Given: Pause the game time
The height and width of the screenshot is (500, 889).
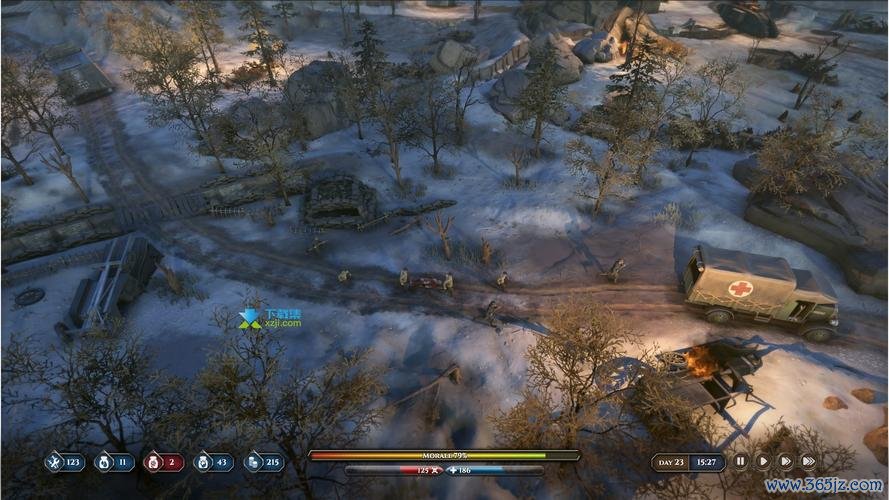Looking at the screenshot, I should (740, 461).
